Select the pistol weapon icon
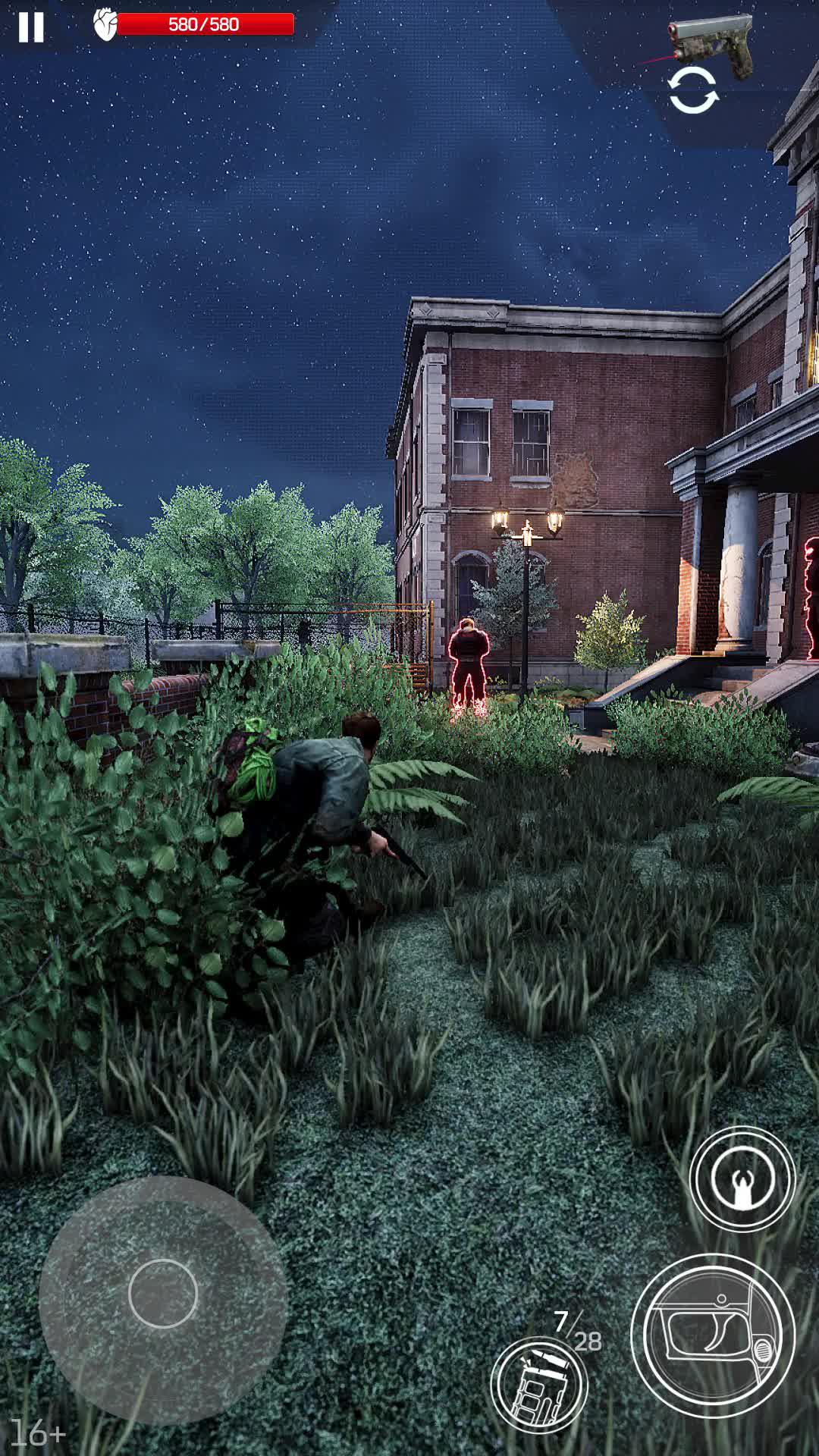 pos(709,45)
